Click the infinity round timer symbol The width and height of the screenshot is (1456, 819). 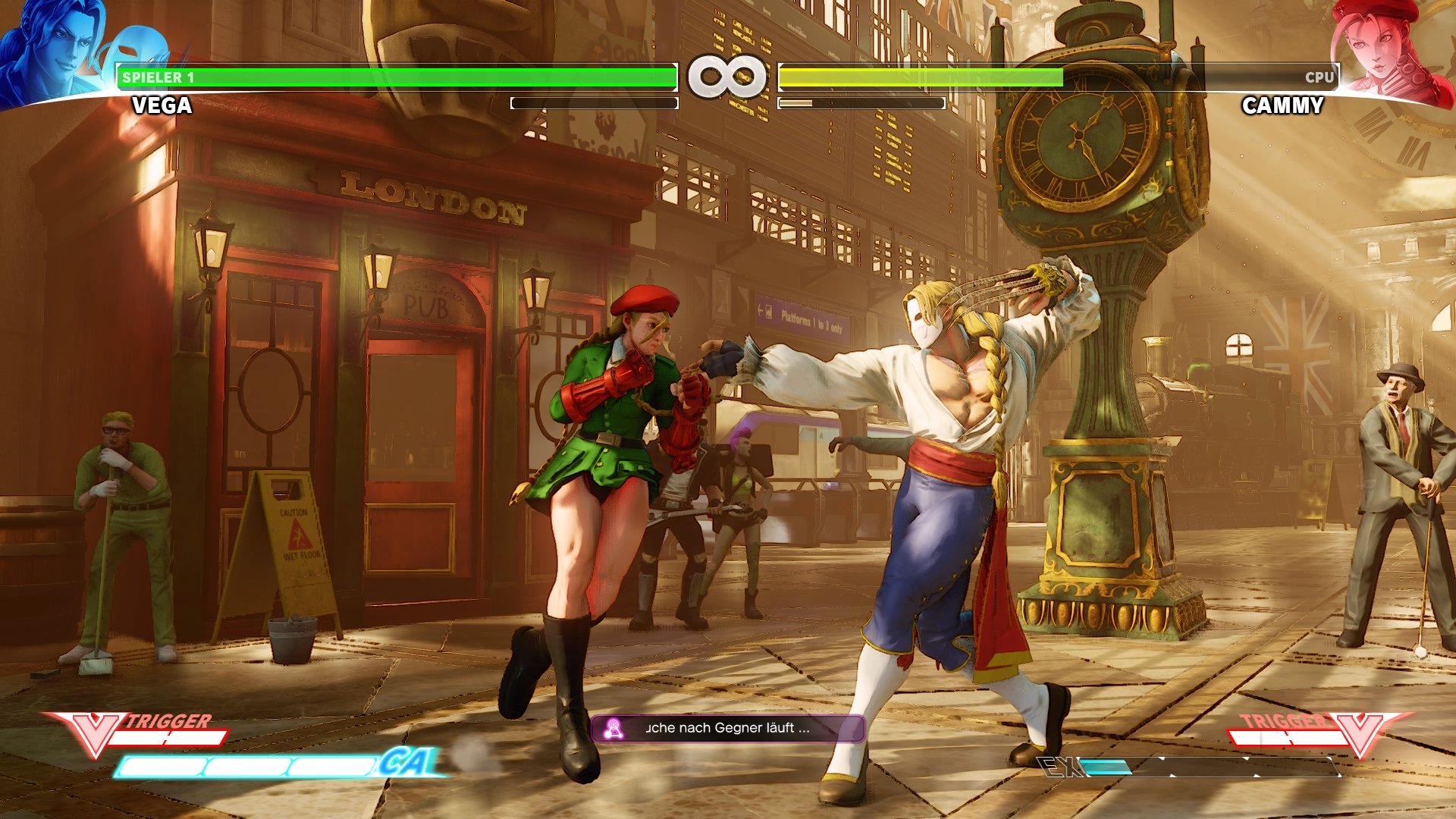coord(727,76)
